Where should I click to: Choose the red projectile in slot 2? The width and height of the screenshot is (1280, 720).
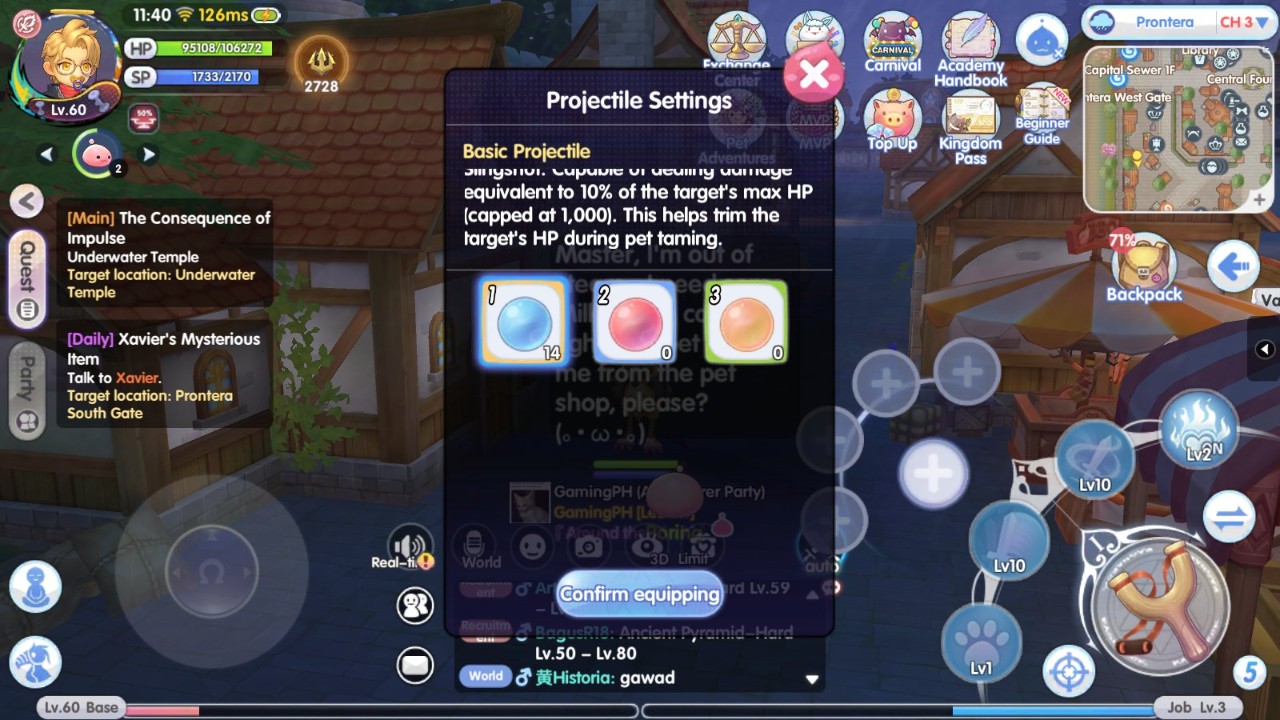click(x=635, y=322)
